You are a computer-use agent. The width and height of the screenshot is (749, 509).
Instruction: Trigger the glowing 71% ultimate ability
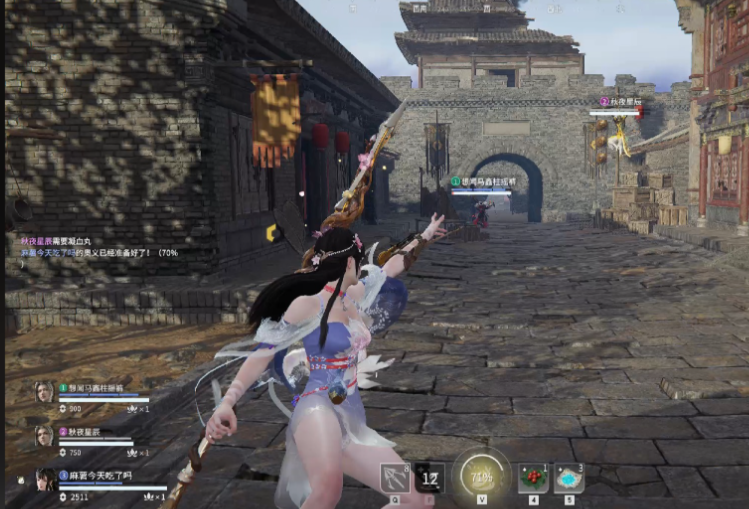tap(480, 474)
